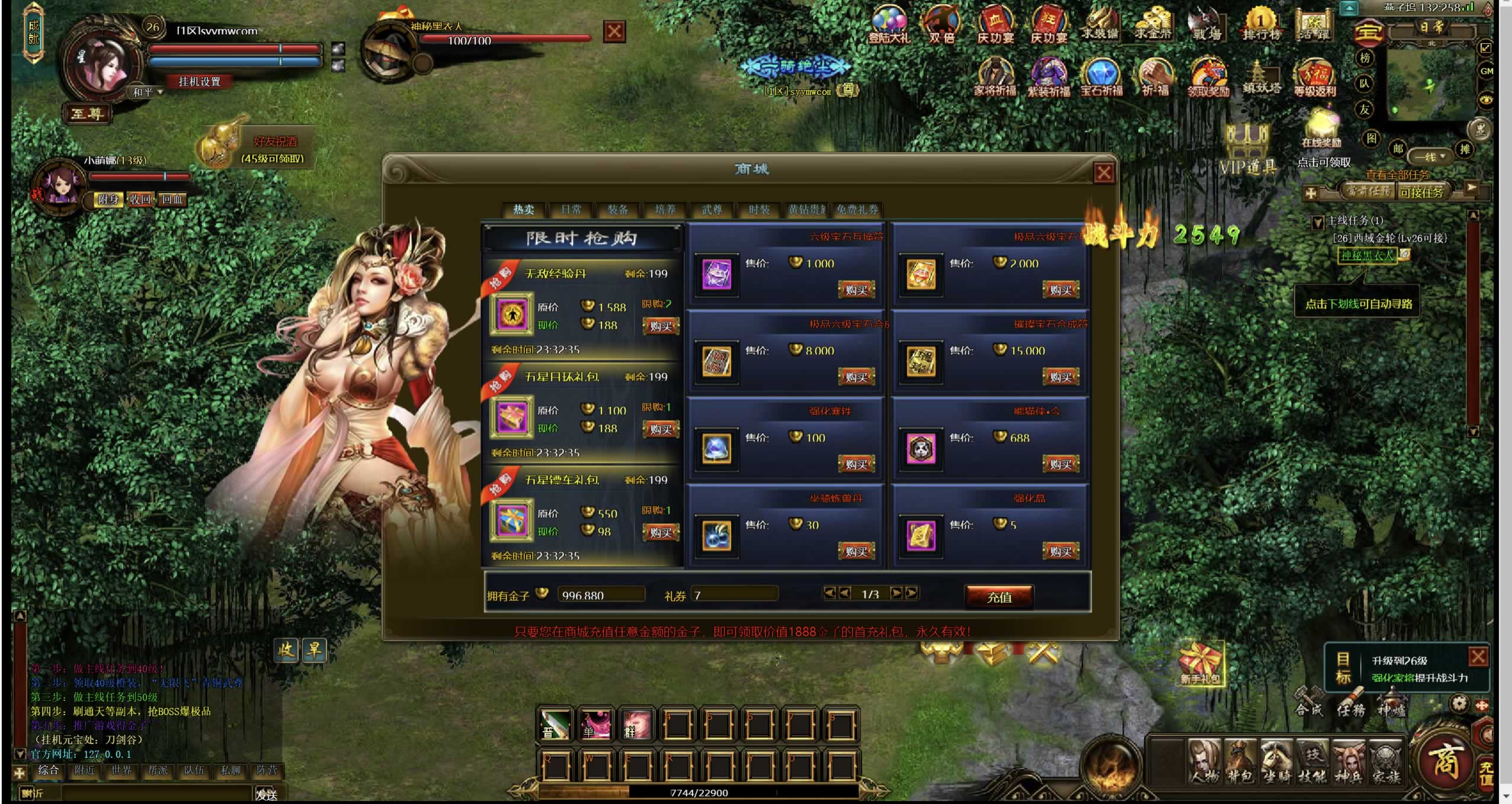Purchase the 强化晶 item costing 5
The image size is (1512, 804).
point(1060,552)
